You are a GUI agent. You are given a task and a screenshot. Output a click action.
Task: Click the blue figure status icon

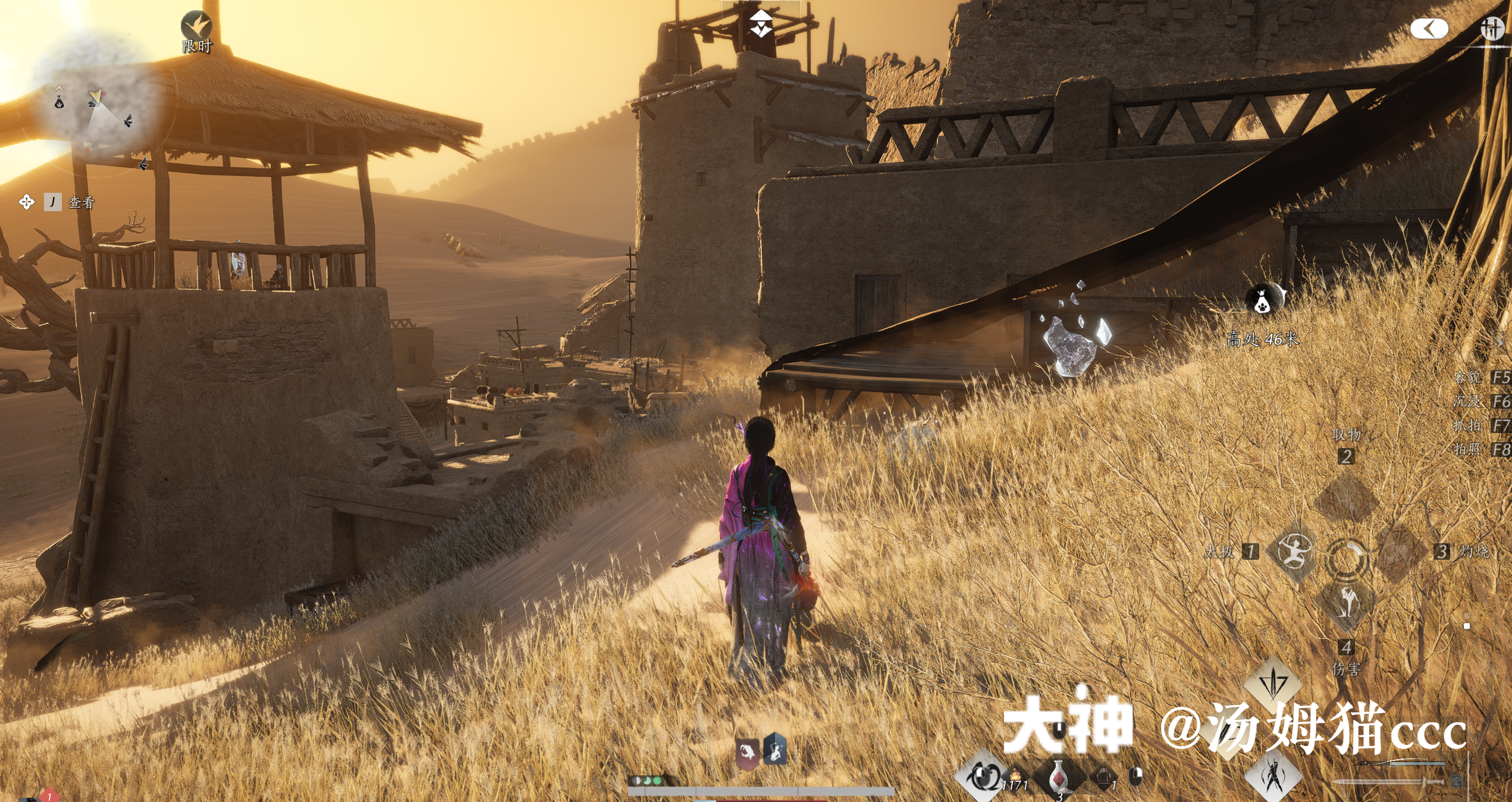pos(775,751)
